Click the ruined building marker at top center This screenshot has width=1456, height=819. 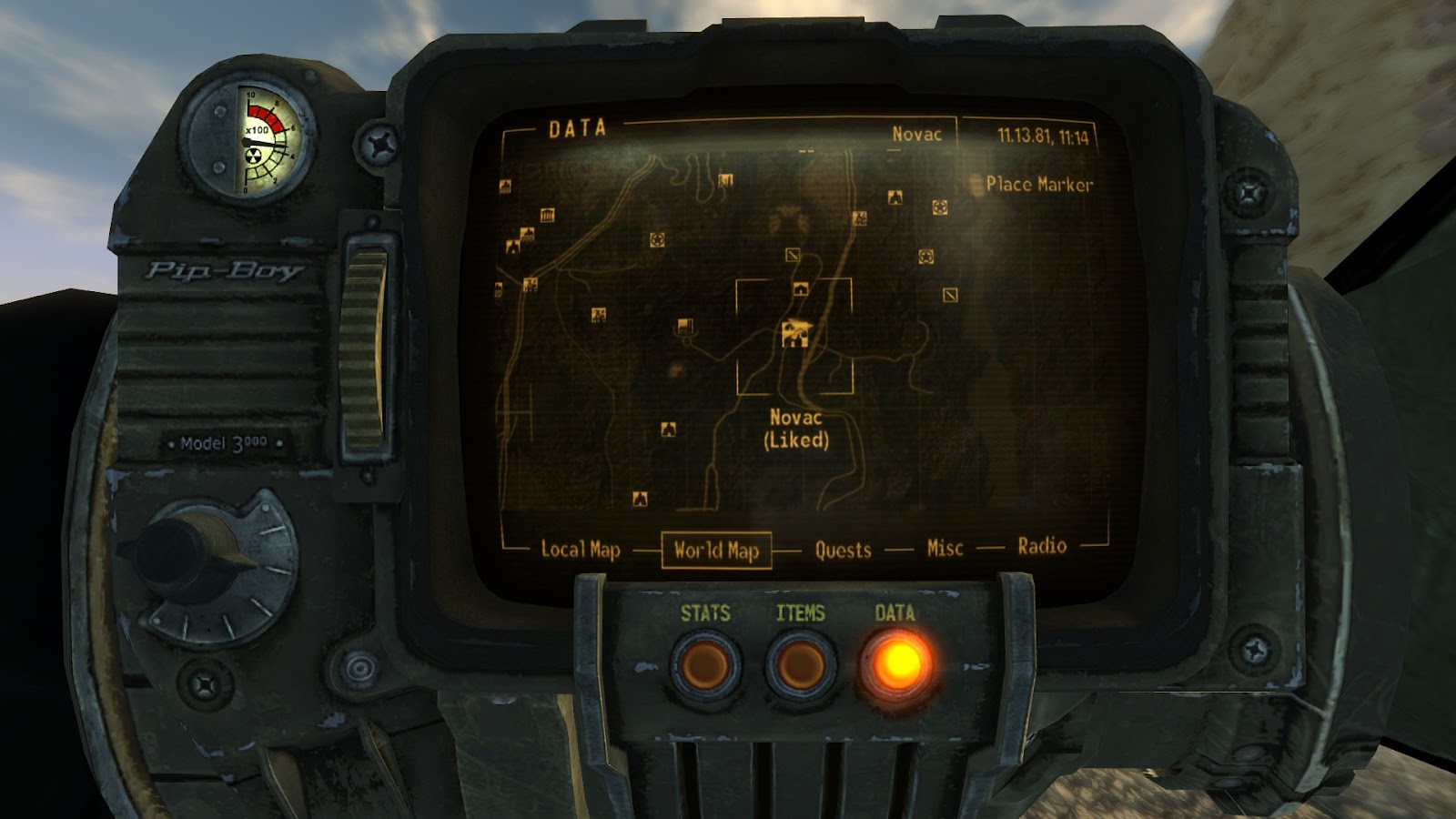(x=725, y=181)
